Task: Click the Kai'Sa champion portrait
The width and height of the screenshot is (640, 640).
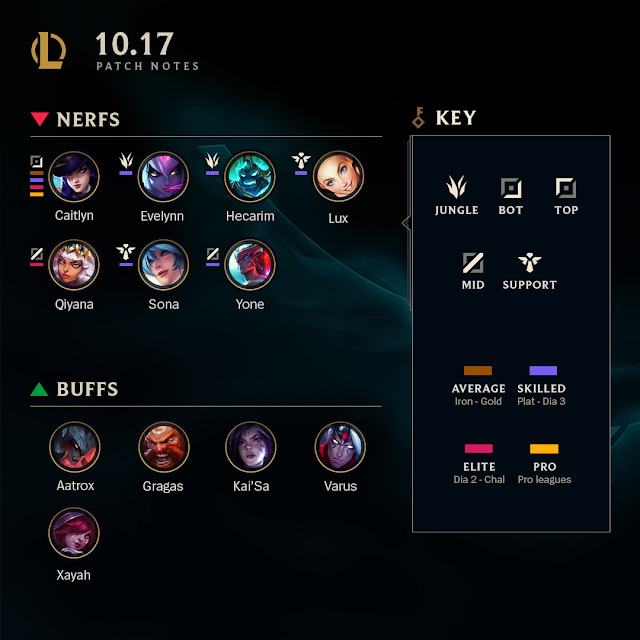Action: [x=250, y=447]
